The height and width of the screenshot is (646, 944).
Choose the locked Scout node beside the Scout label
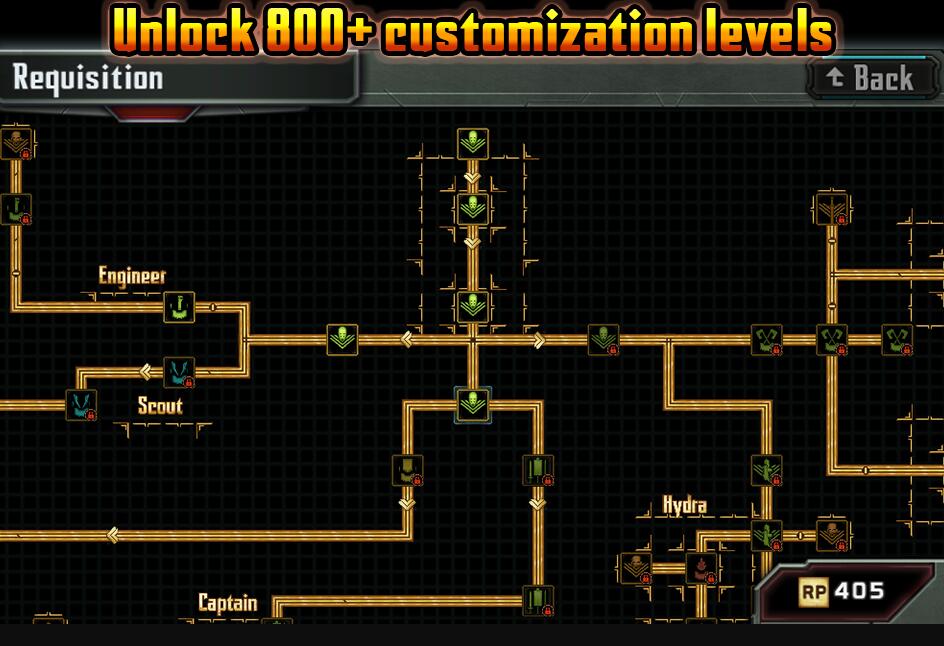click(81, 405)
